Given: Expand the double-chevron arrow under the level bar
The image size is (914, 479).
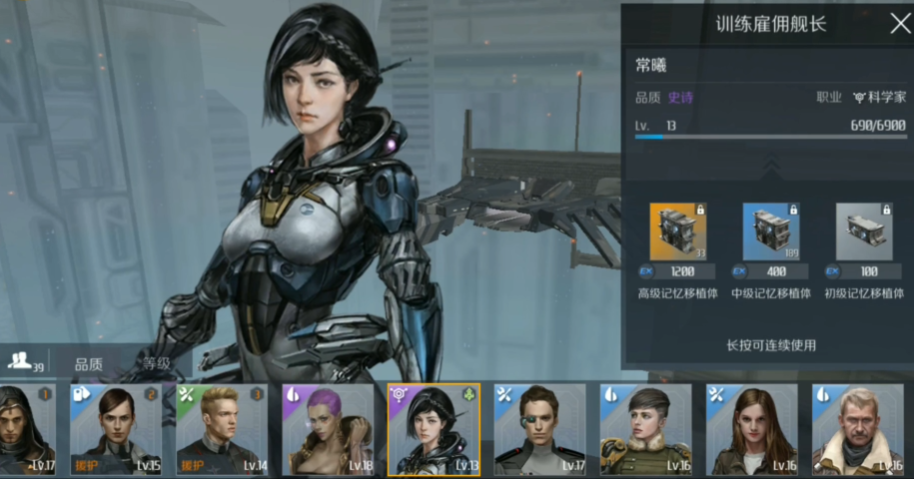Looking at the screenshot, I should (x=771, y=163).
